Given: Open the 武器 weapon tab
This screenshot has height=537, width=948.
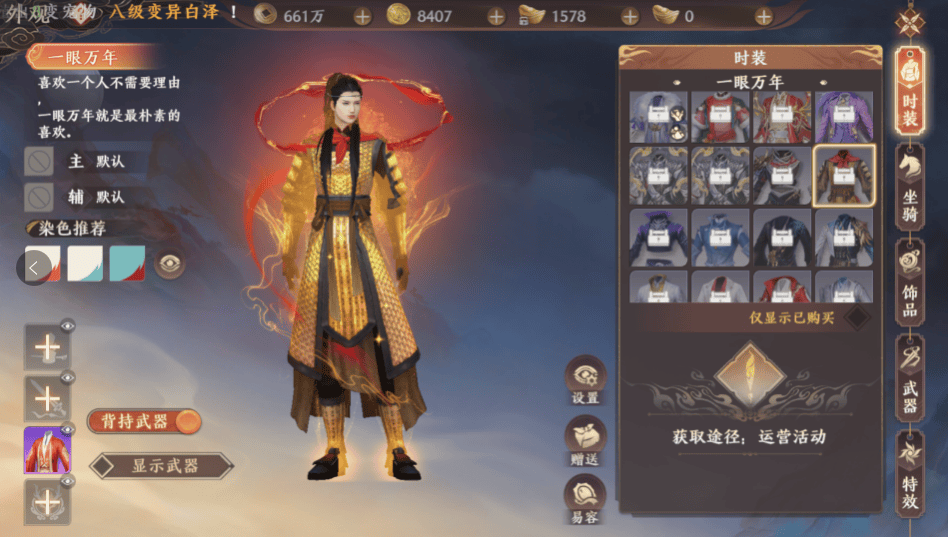Looking at the screenshot, I should (910, 380).
